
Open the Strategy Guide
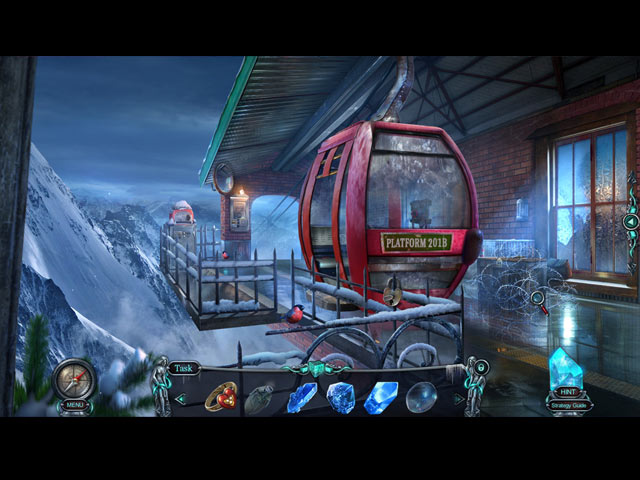click(x=567, y=405)
